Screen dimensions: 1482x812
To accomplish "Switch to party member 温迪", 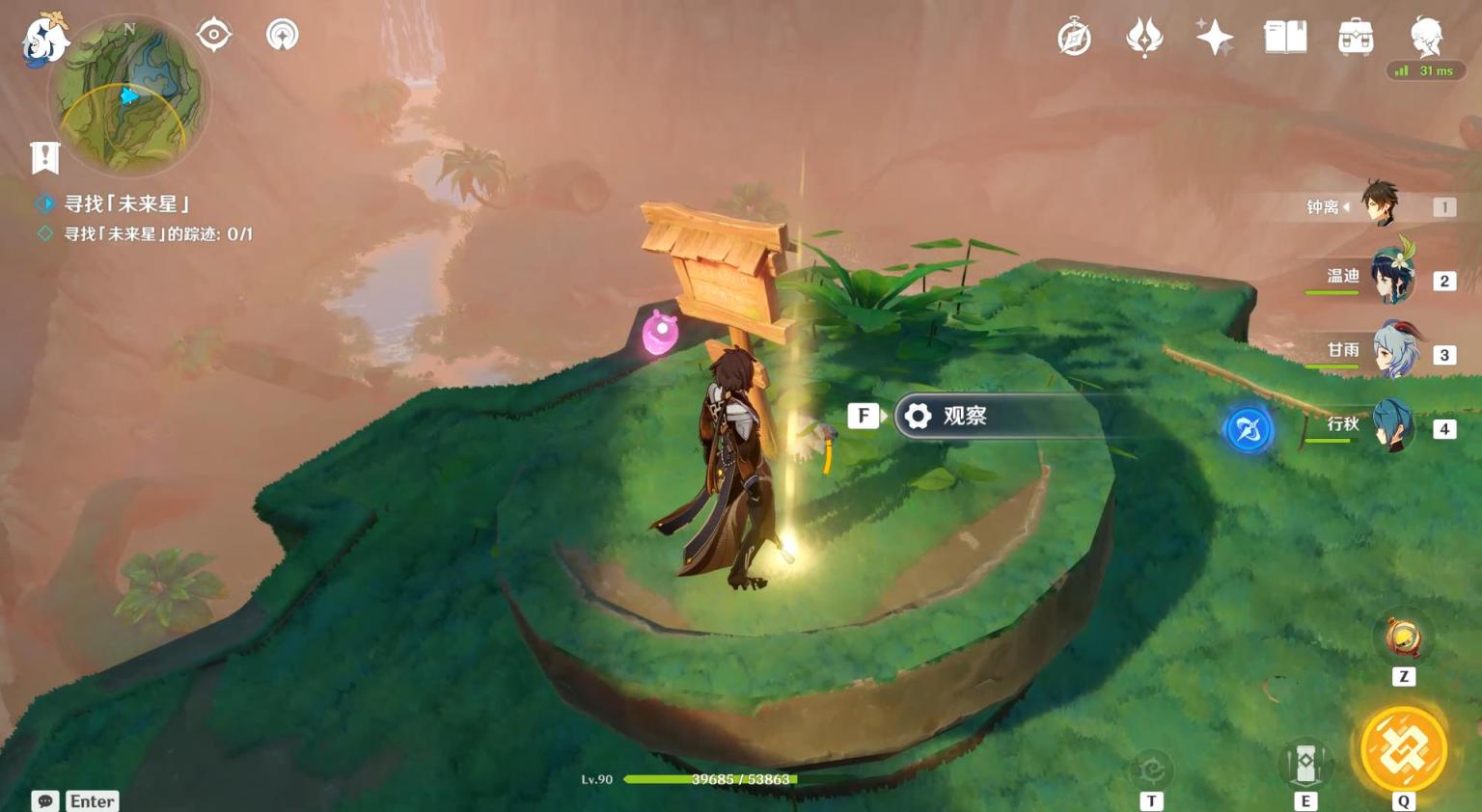I will click(x=1391, y=278).
